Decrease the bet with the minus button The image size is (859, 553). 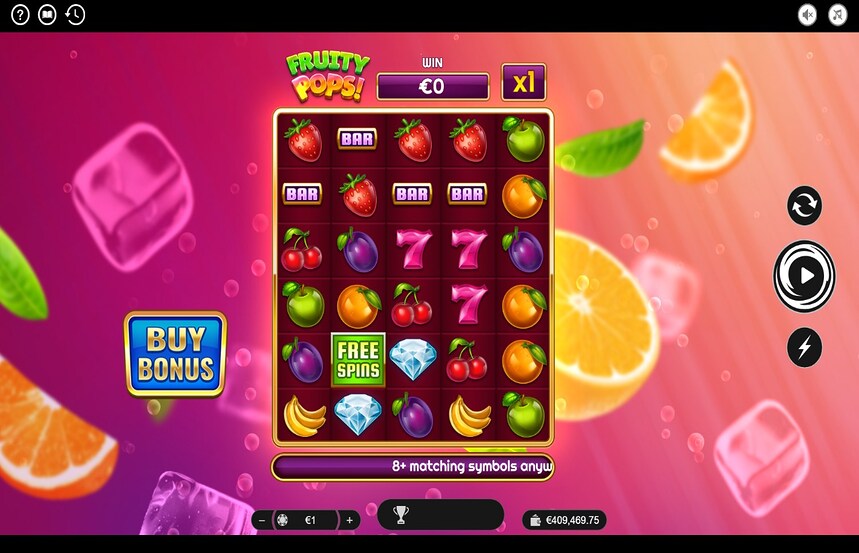pos(262,520)
